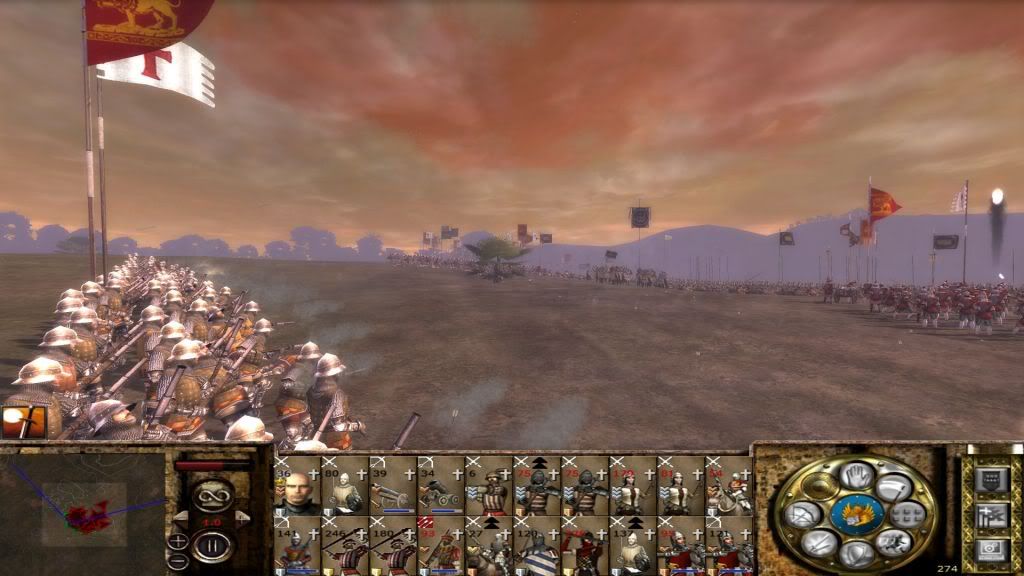Select the 120-man blue-white shield unit card
This screenshot has width=1024, height=576.
pyautogui.click(x=537, y=546)
